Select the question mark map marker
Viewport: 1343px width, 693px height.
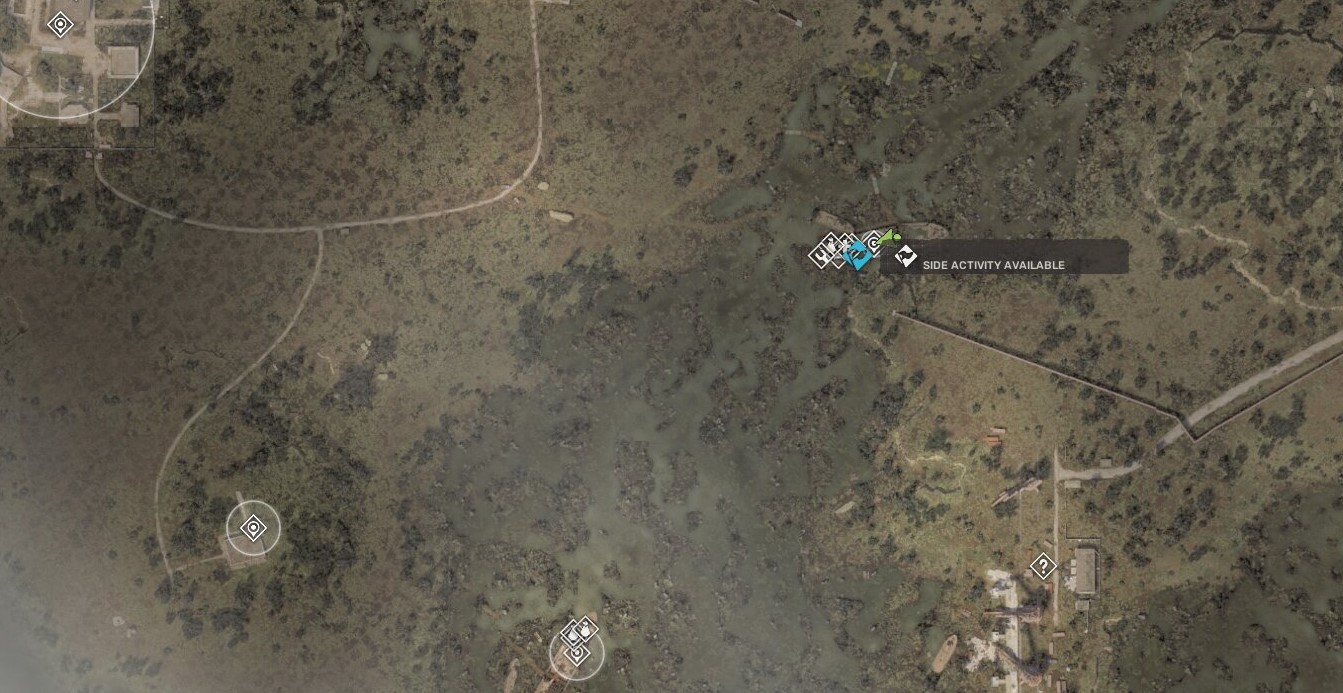tap(1043, 567)
